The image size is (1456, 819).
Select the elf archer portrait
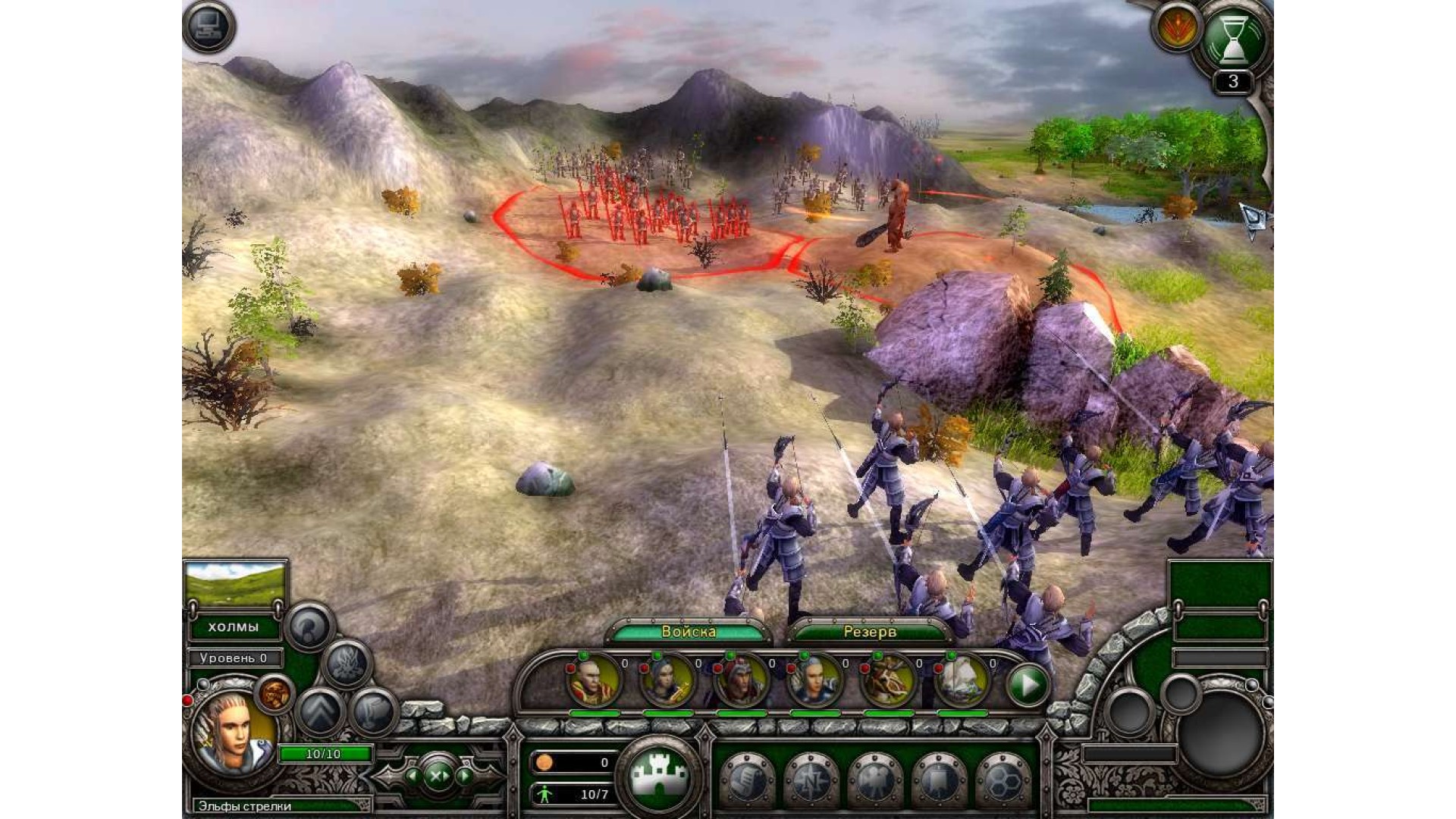click(232, 733)
